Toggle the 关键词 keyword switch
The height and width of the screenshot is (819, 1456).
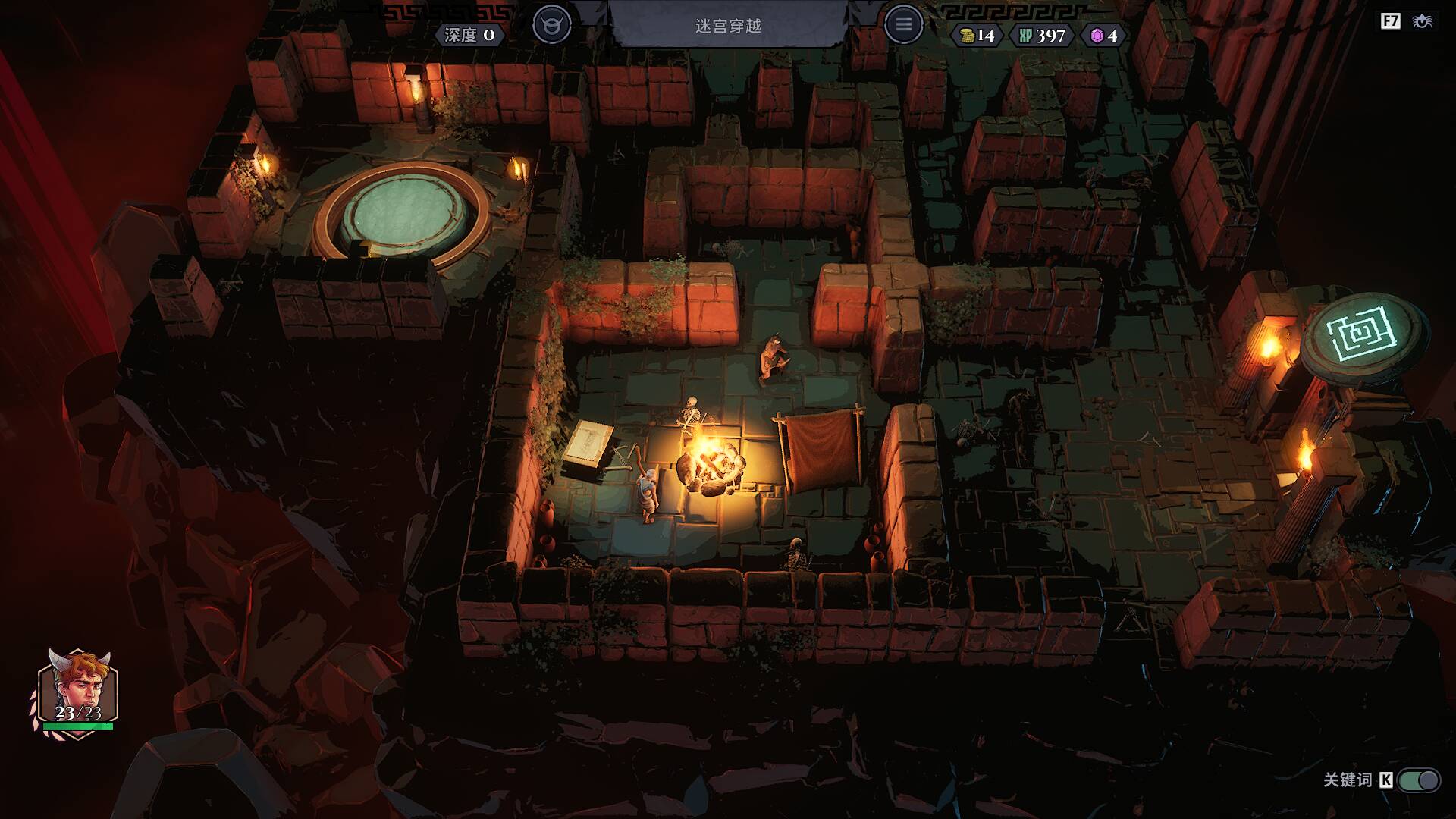pos(1419,780)
